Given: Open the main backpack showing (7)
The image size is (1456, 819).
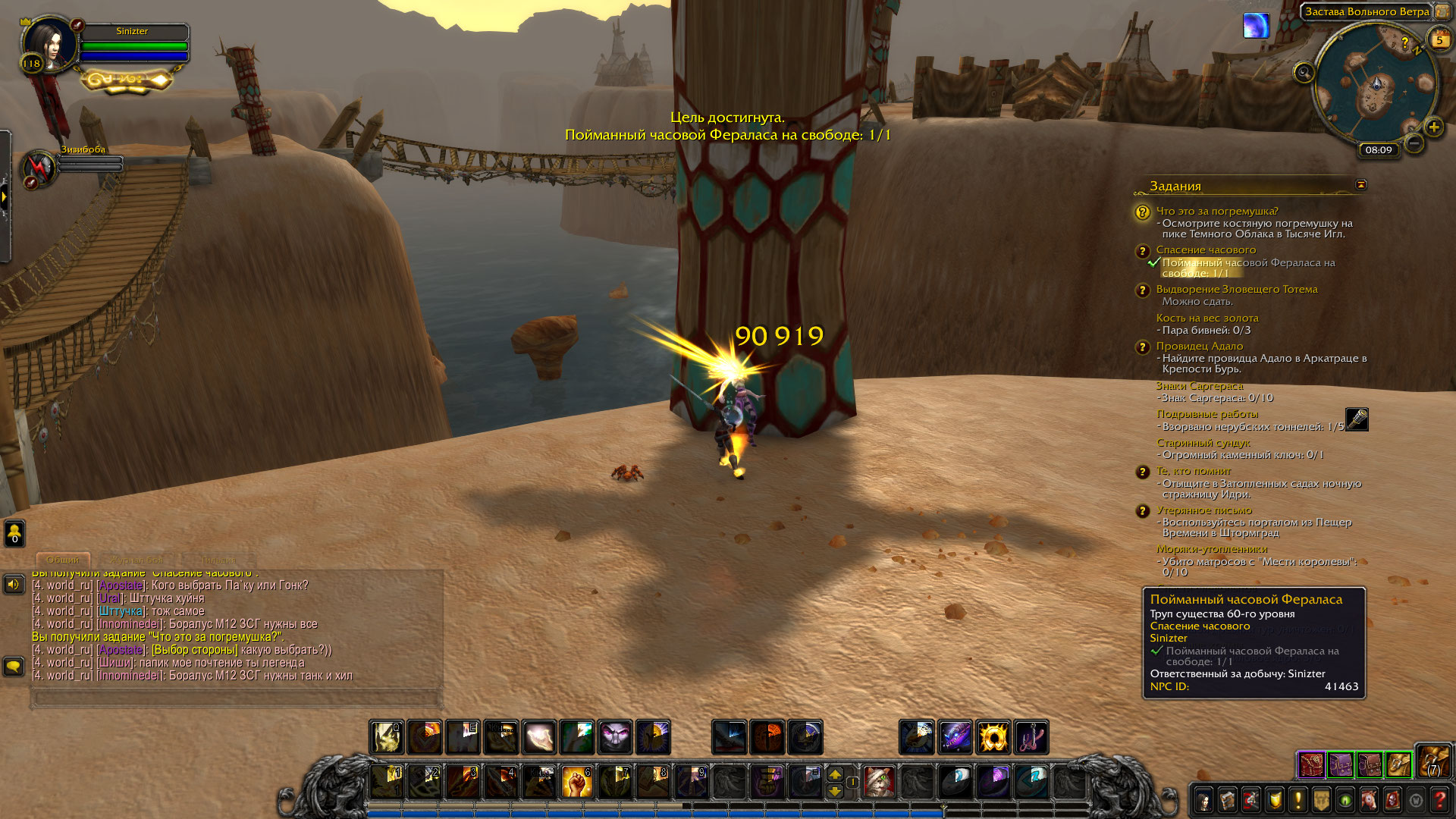Looking at the screenshot, I should (1433, 762).
